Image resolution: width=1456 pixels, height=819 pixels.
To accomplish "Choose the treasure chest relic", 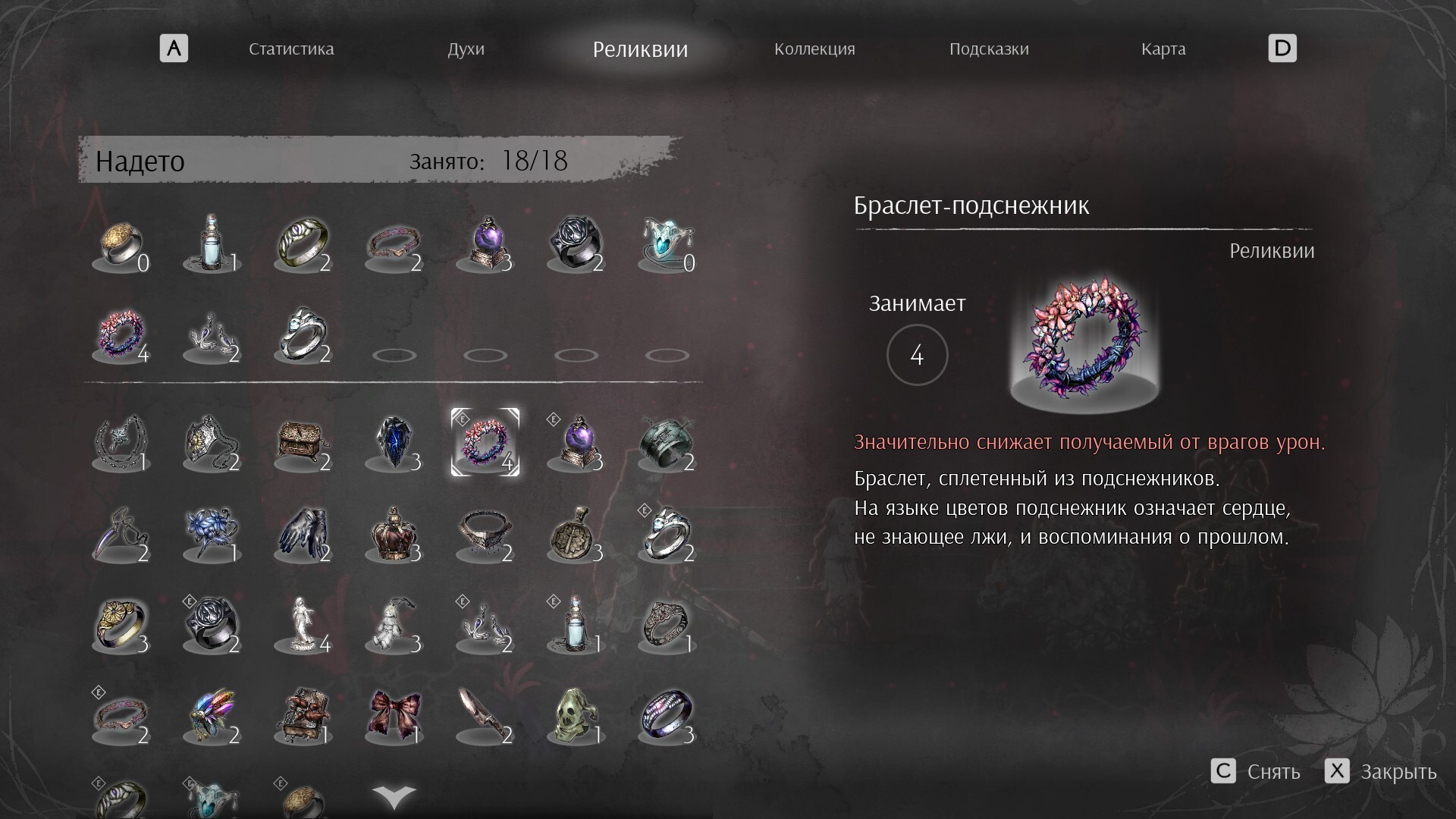I will [303, 443].
